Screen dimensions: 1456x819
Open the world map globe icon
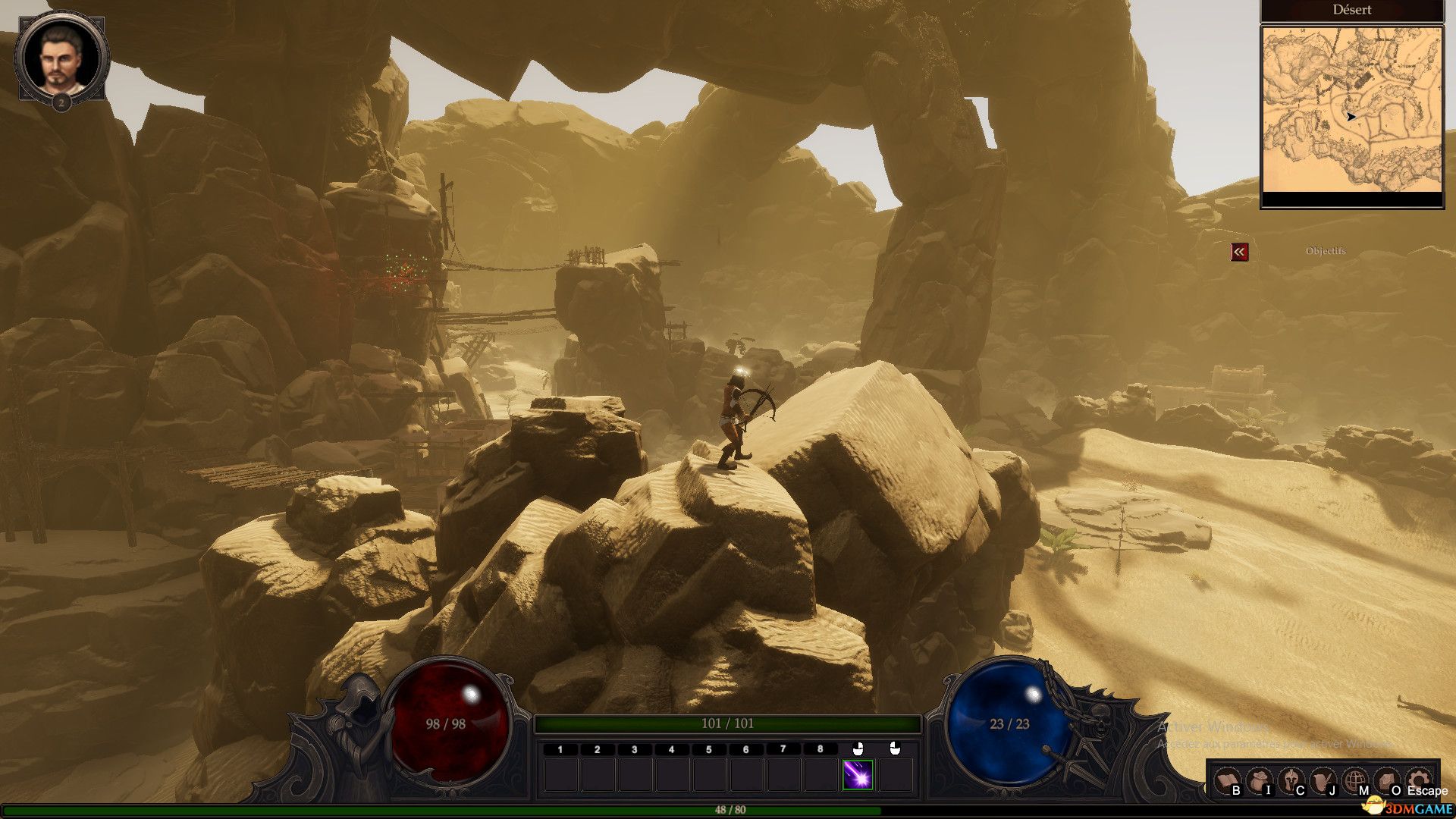pyautogui.click(x=1355, y=780)
